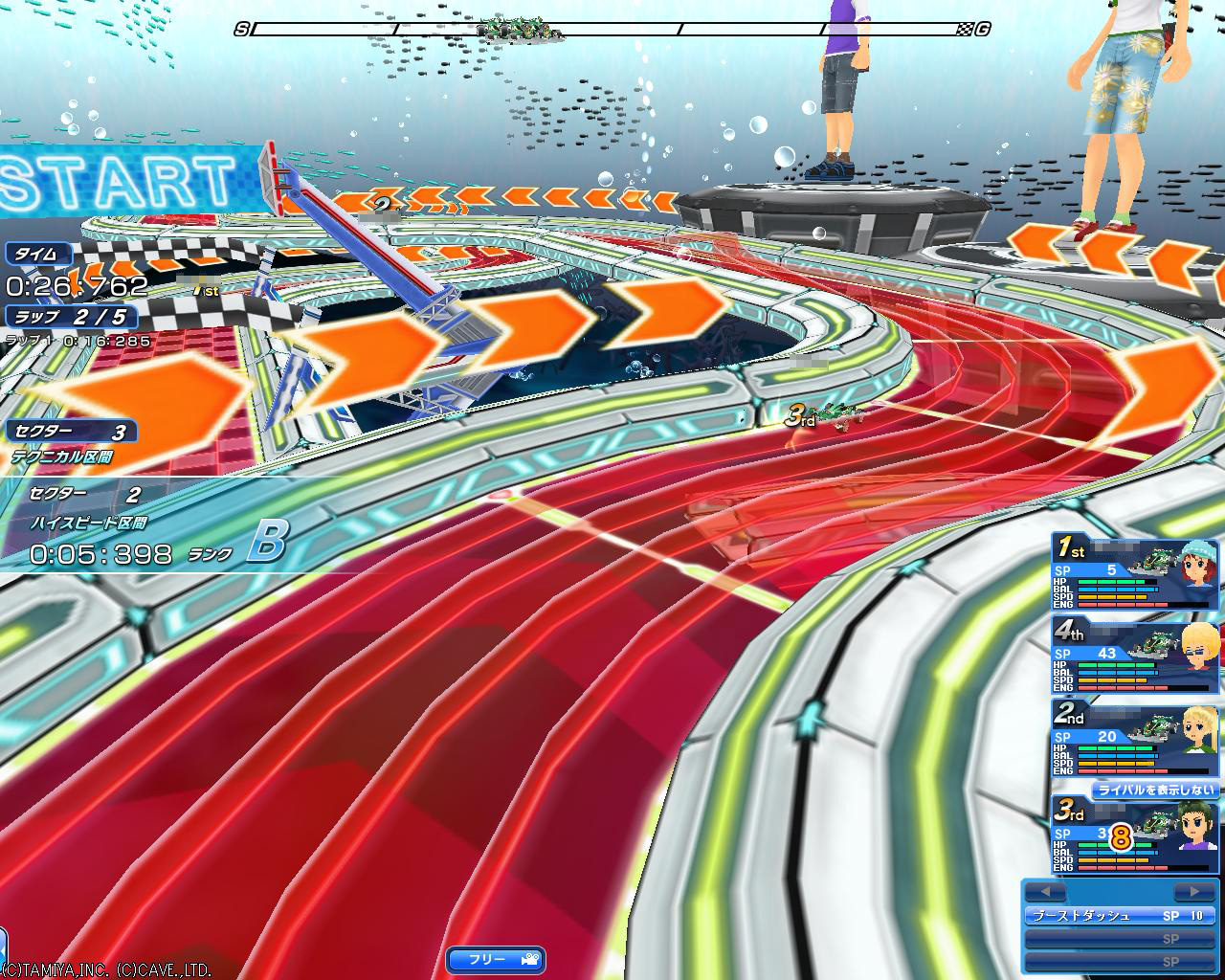Select the 4th place racer panel

[x=1136, y=655]
